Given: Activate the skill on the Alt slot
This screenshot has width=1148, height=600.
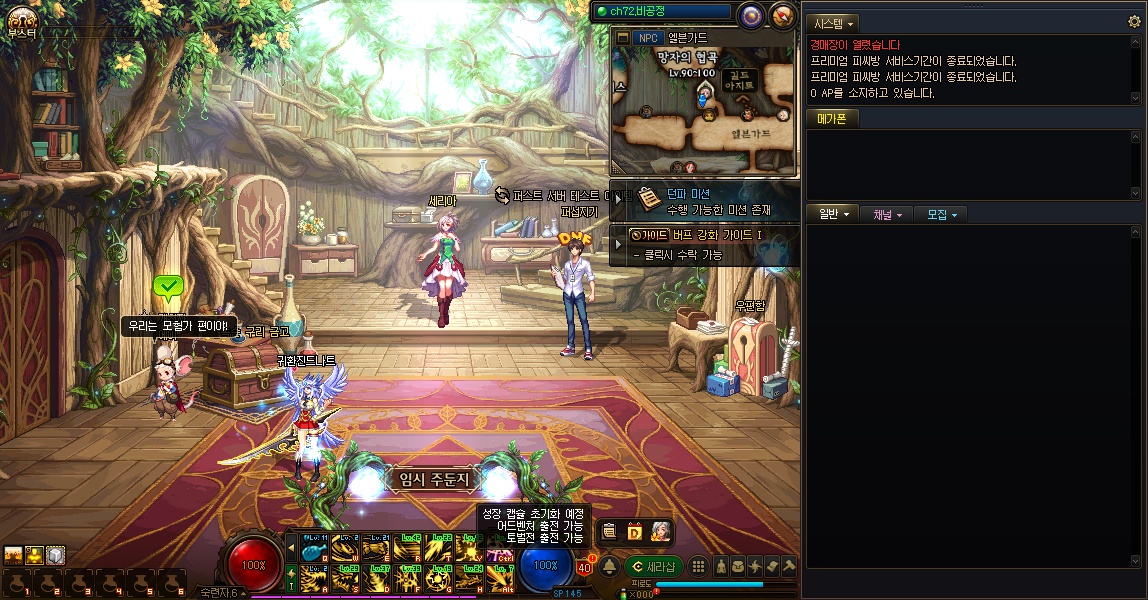Looking at the screenshot, I should coord(500,577).
